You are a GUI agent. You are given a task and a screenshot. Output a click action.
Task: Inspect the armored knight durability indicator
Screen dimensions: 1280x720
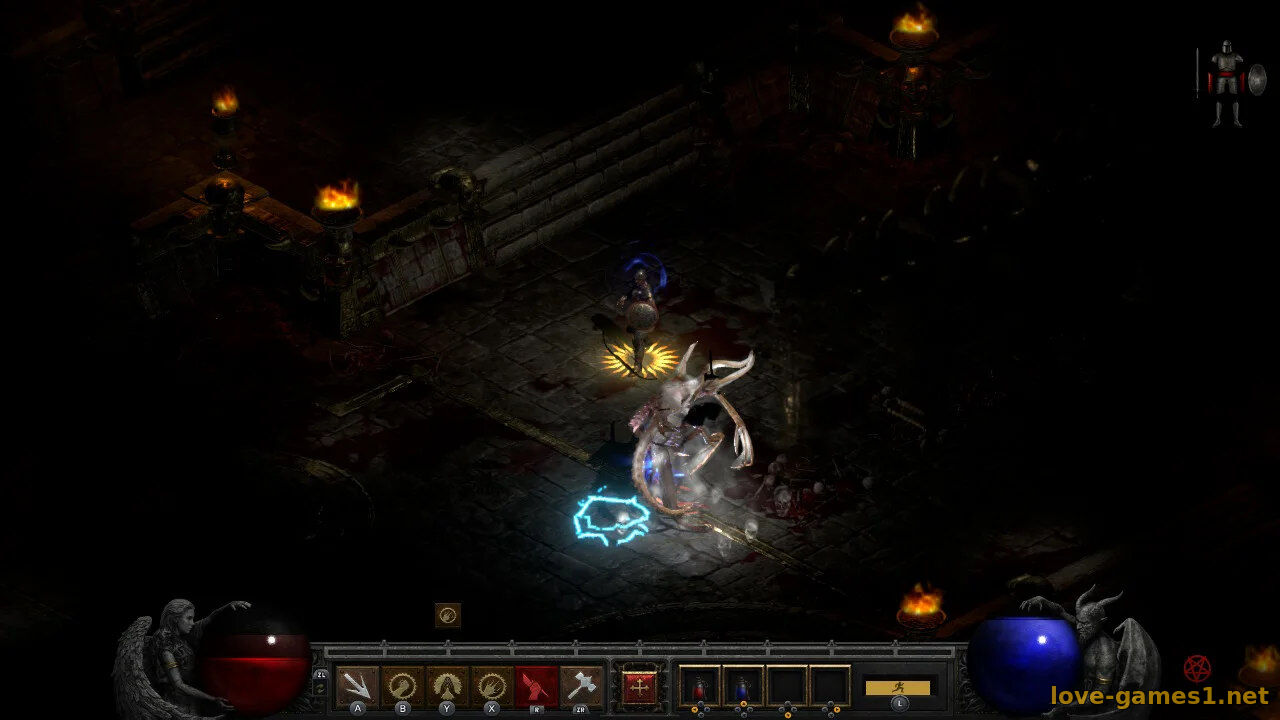point(1226,83)
